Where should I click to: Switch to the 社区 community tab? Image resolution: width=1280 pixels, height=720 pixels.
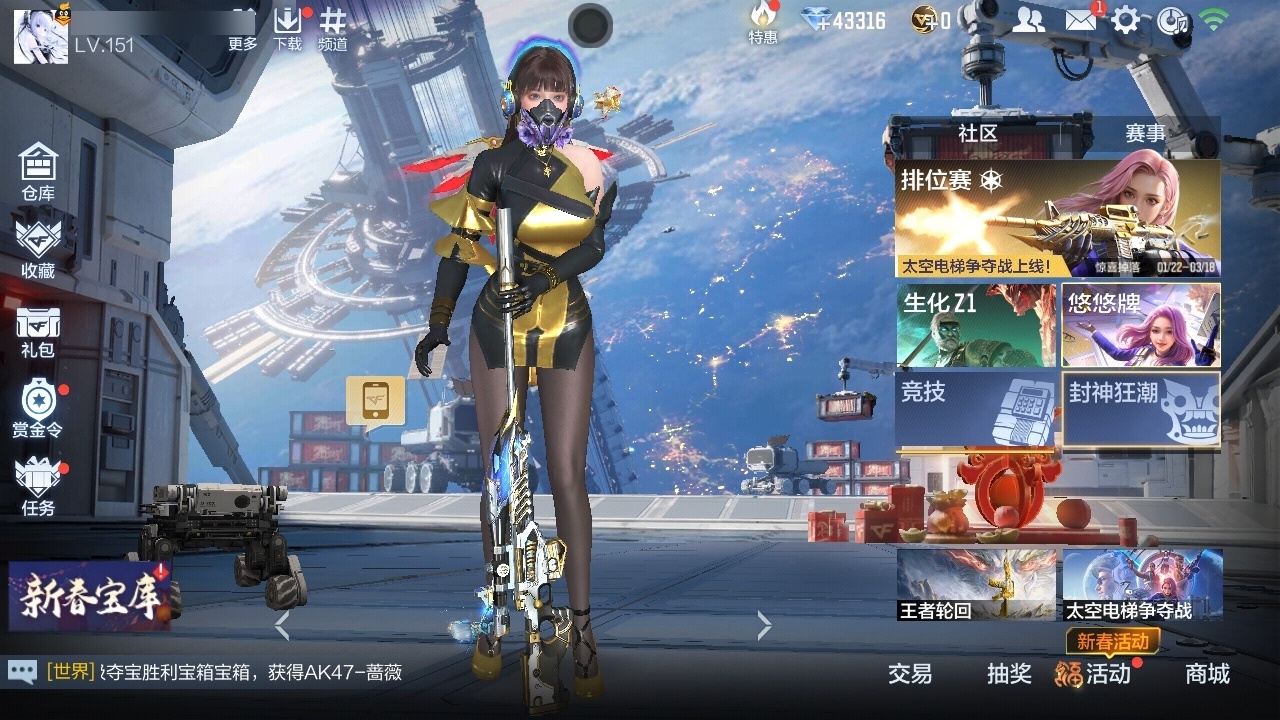(x=977, y=133)
